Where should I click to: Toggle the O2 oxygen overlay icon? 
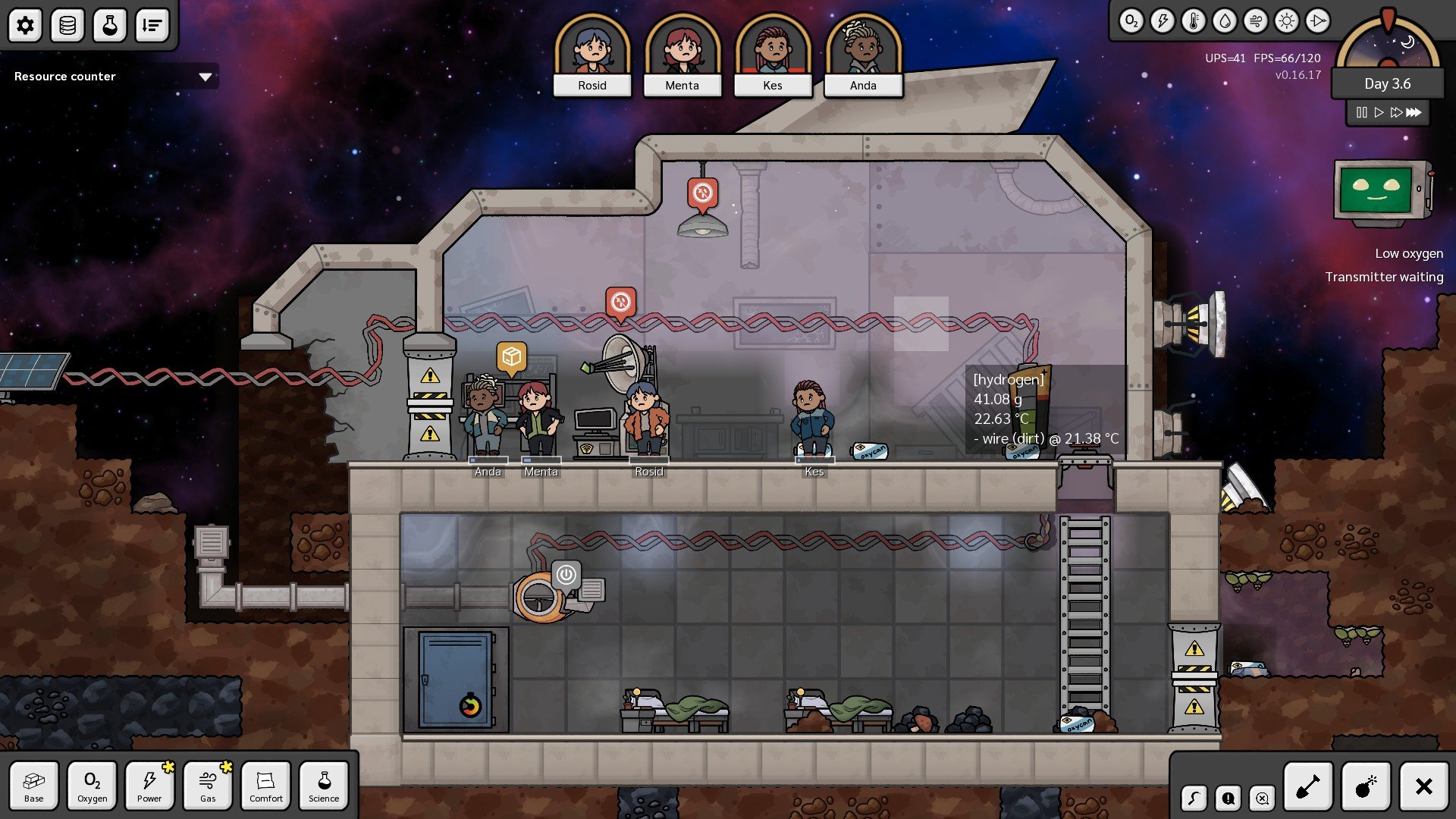click(x=1131, y=21)
